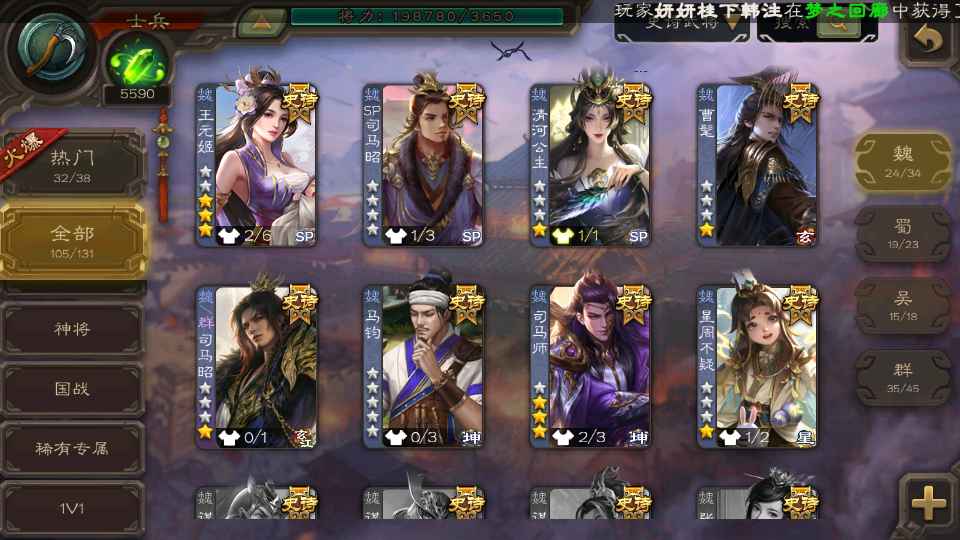
Task: Filter heroes by 魏 faction
Action: [902, 162]
